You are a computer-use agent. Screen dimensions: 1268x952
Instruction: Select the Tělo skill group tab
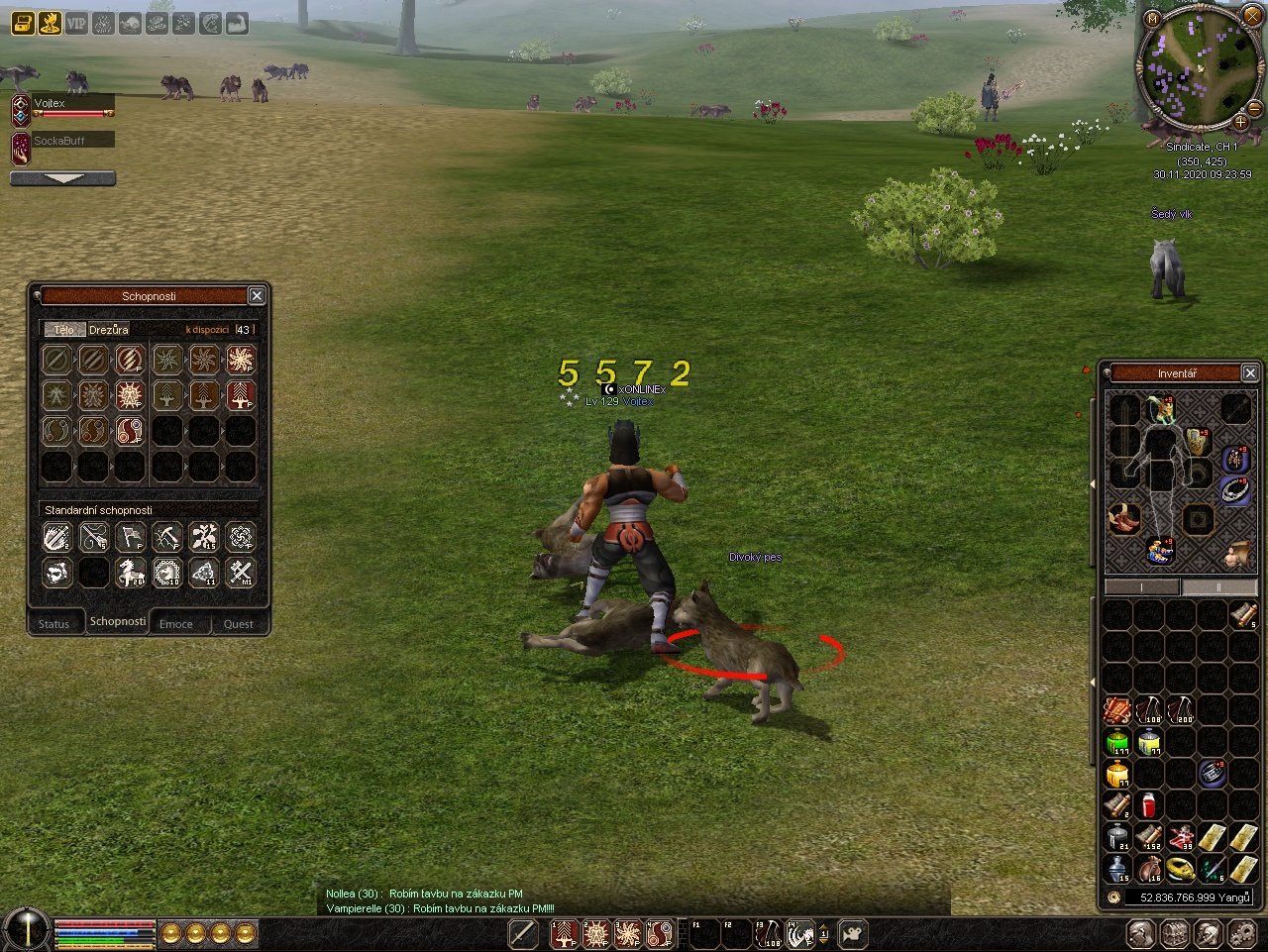(x=64, y=330)
